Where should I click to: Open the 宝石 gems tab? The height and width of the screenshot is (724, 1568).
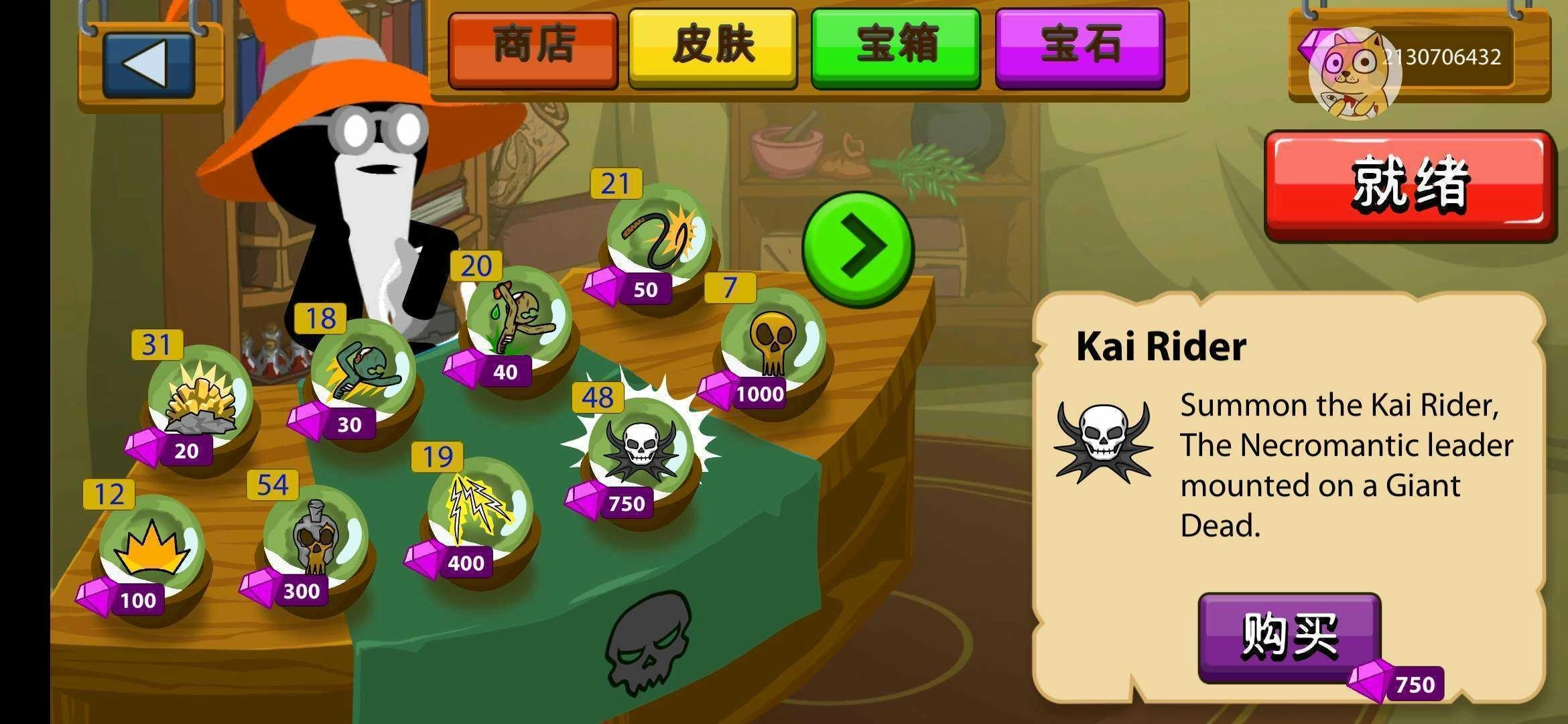[1079, 44]
